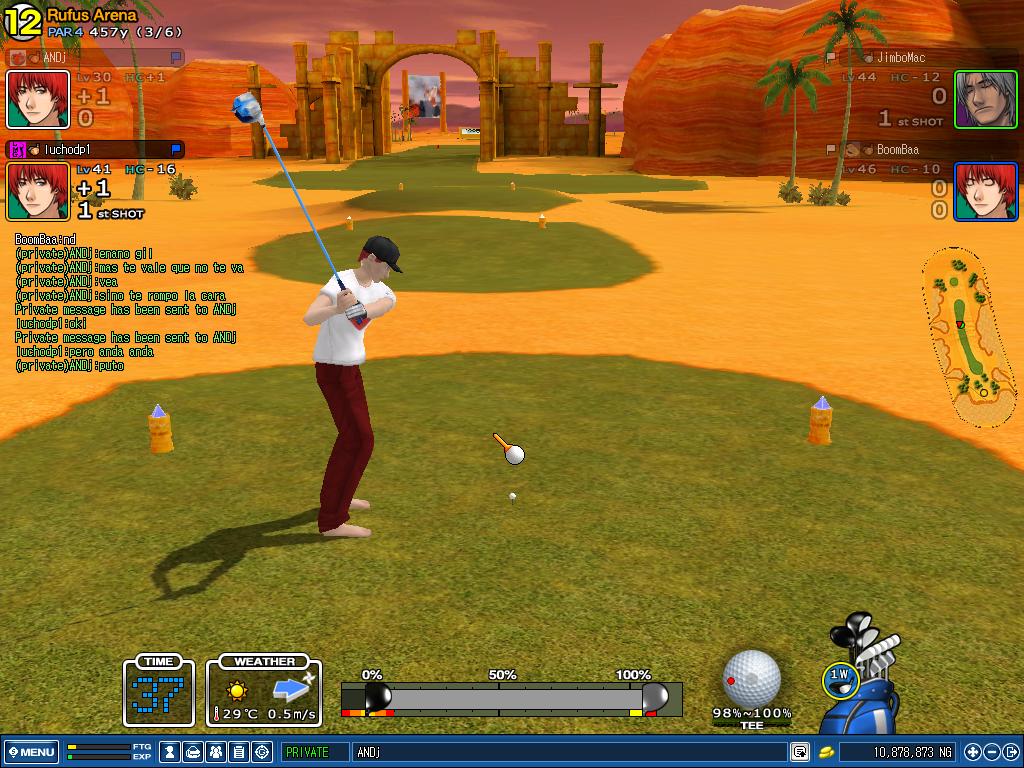1024x768 pixels.
Task: Open the two-person friends icon
Action: point(216,752)
